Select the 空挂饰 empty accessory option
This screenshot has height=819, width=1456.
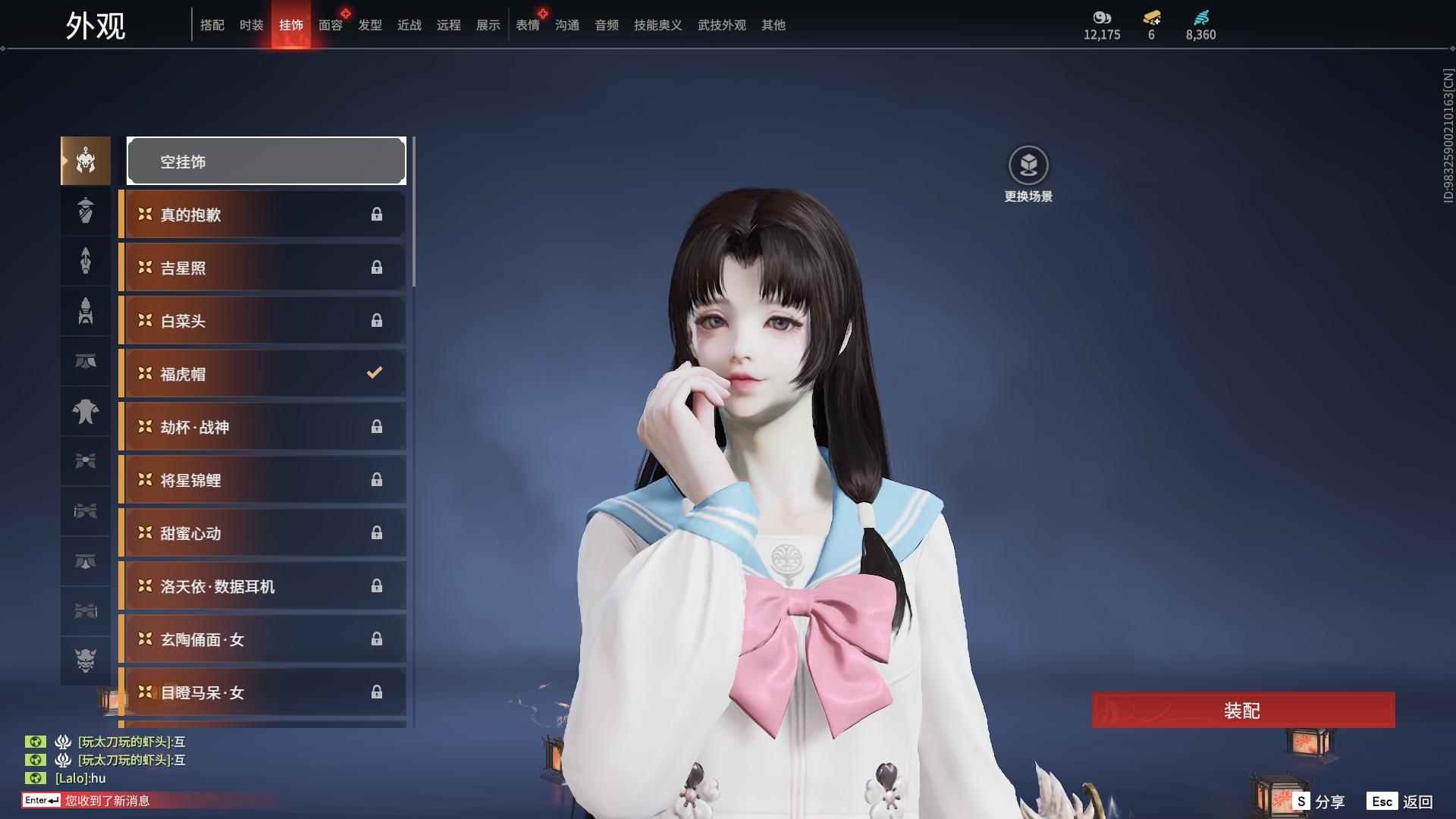266,161
